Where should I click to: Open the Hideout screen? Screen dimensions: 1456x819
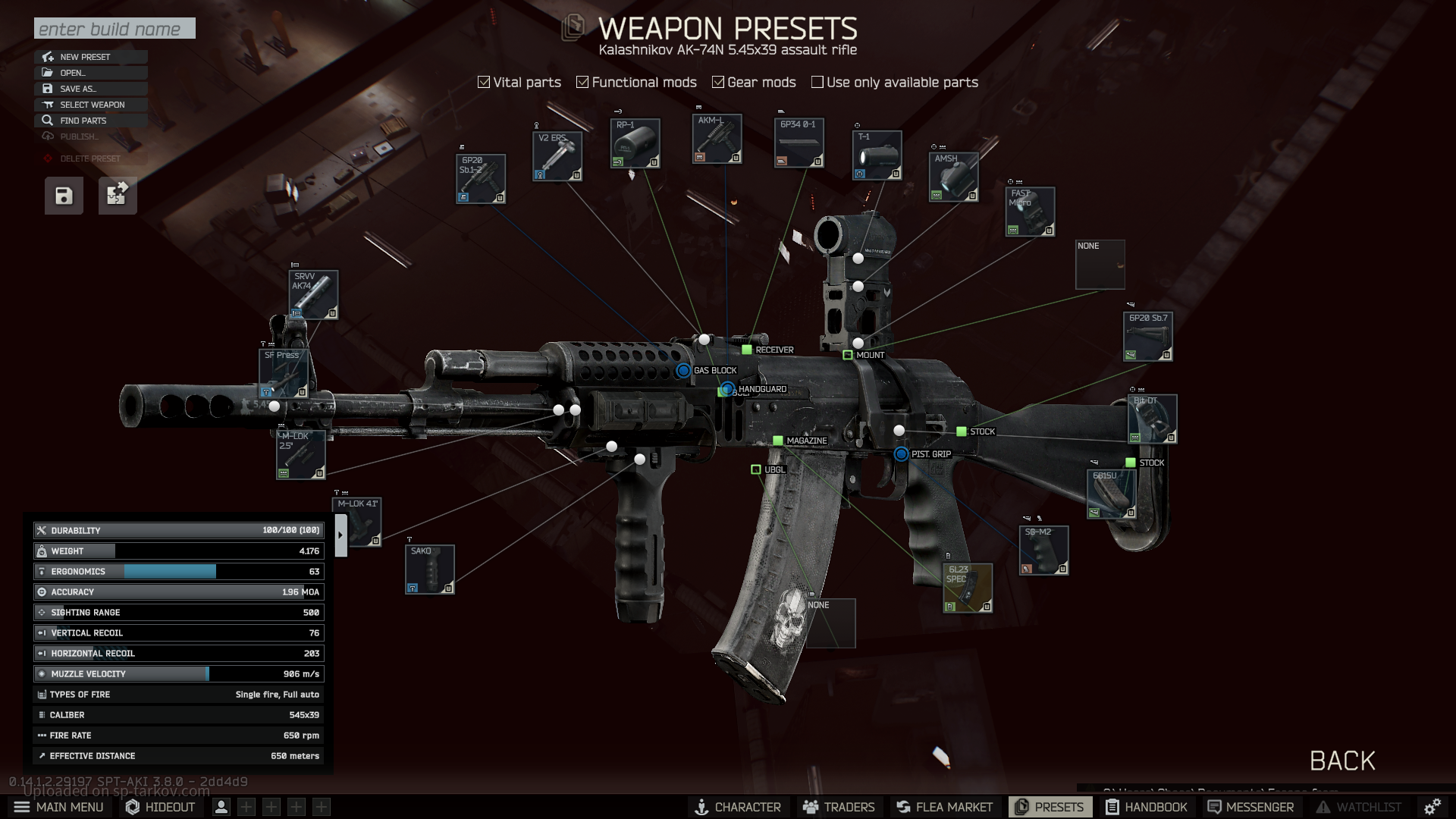coord(161,807)
